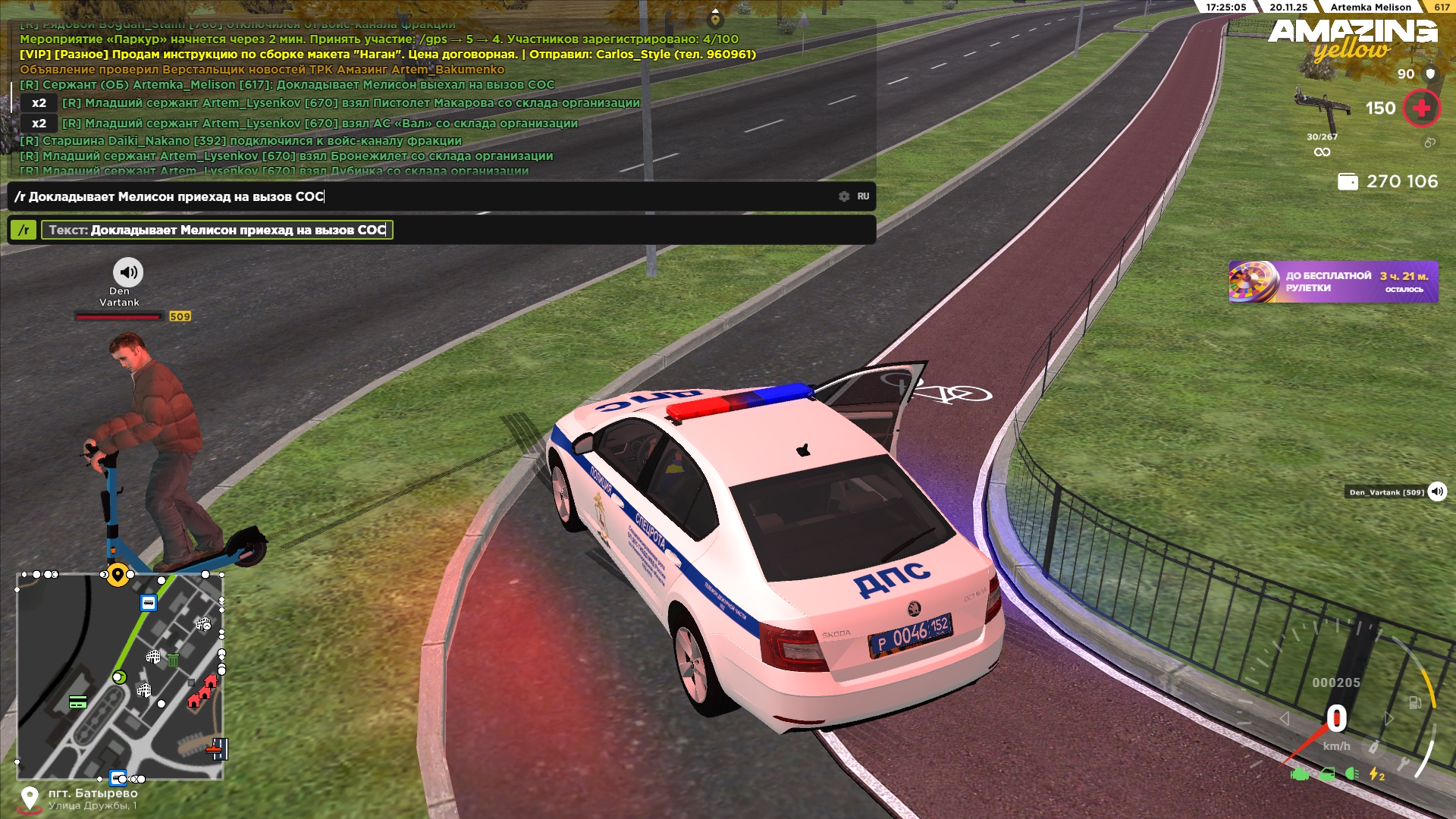This screenshot has height=819, width=1456.
Task: Switch the RU keyboard language indicator
Action: [863, 196]
